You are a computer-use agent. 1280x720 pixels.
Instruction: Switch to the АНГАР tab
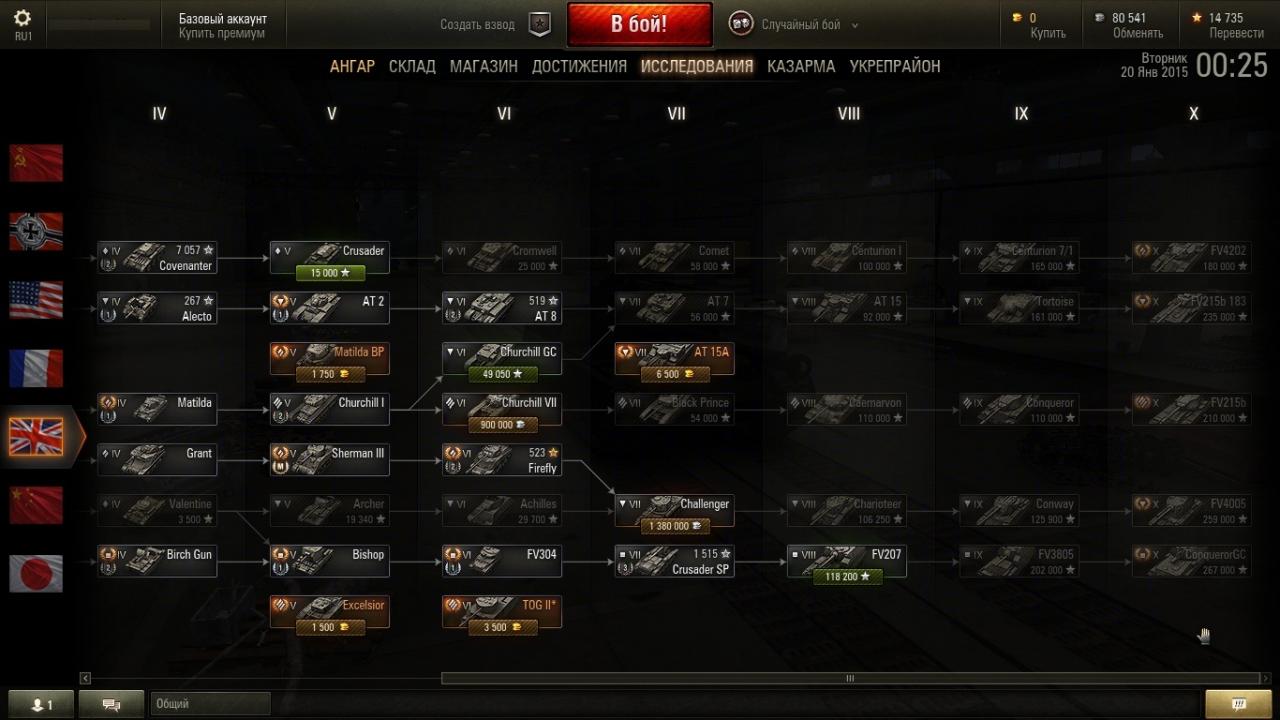tap(352, 66)
